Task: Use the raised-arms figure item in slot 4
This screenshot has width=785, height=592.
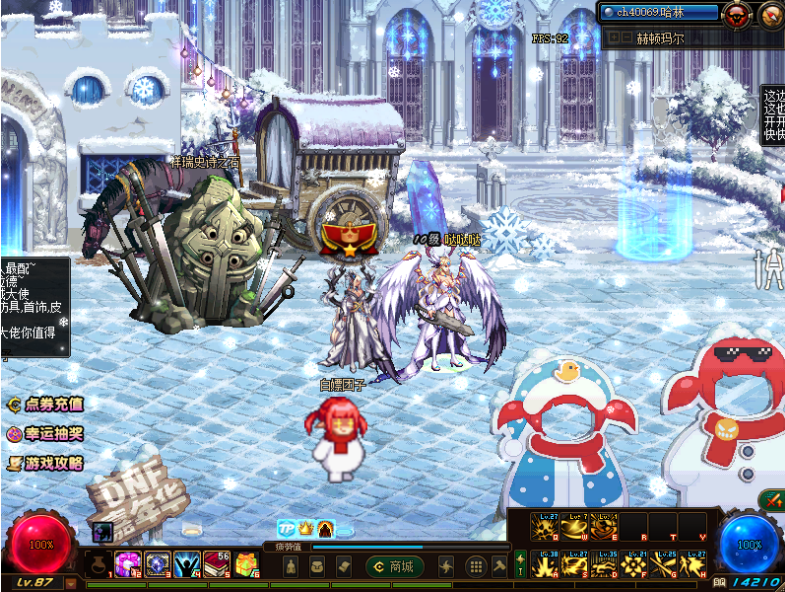Action: (188, 565)
